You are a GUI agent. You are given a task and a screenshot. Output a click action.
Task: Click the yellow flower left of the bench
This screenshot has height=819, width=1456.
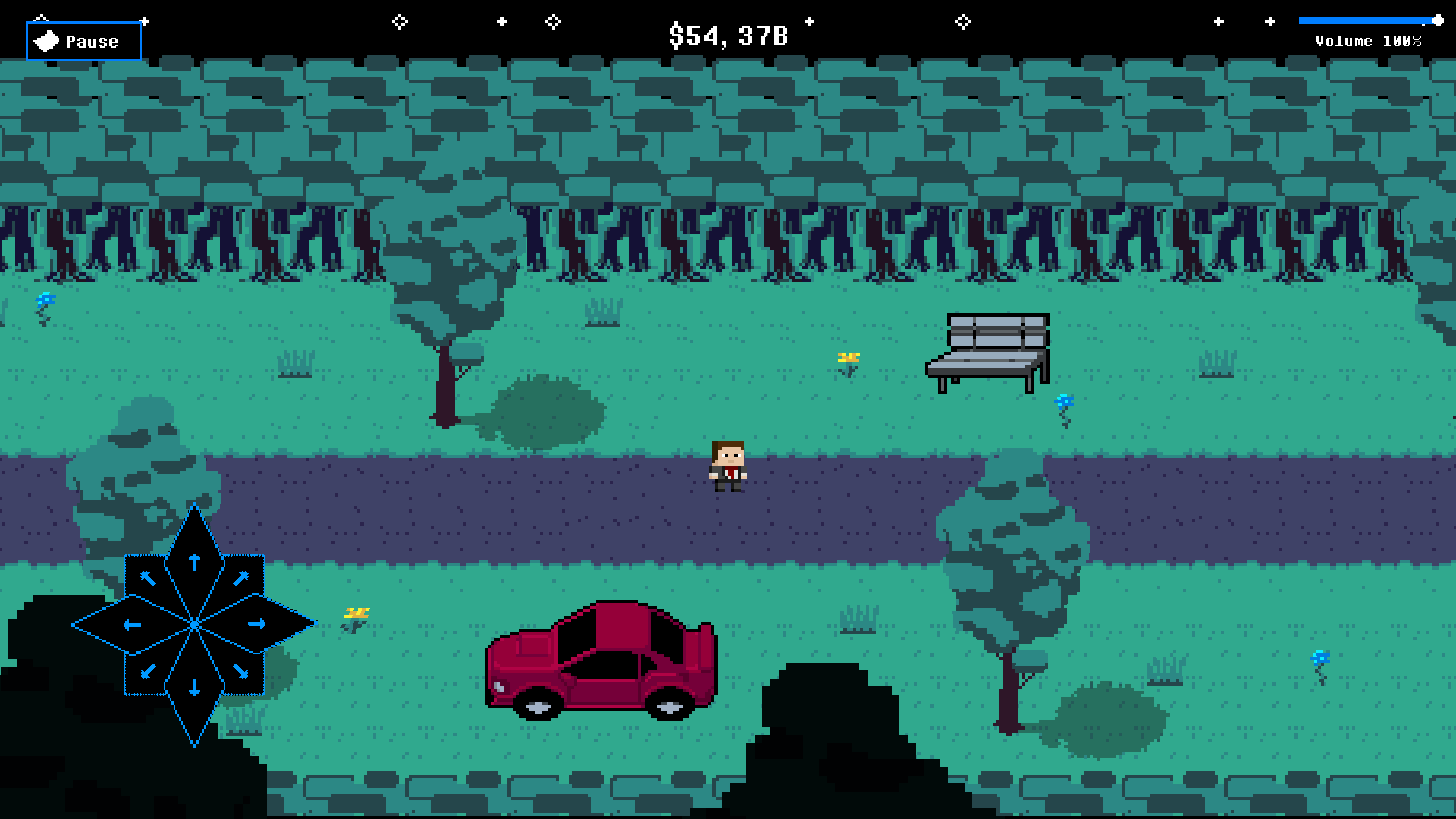pyautogui.click(x=848, y=358)
